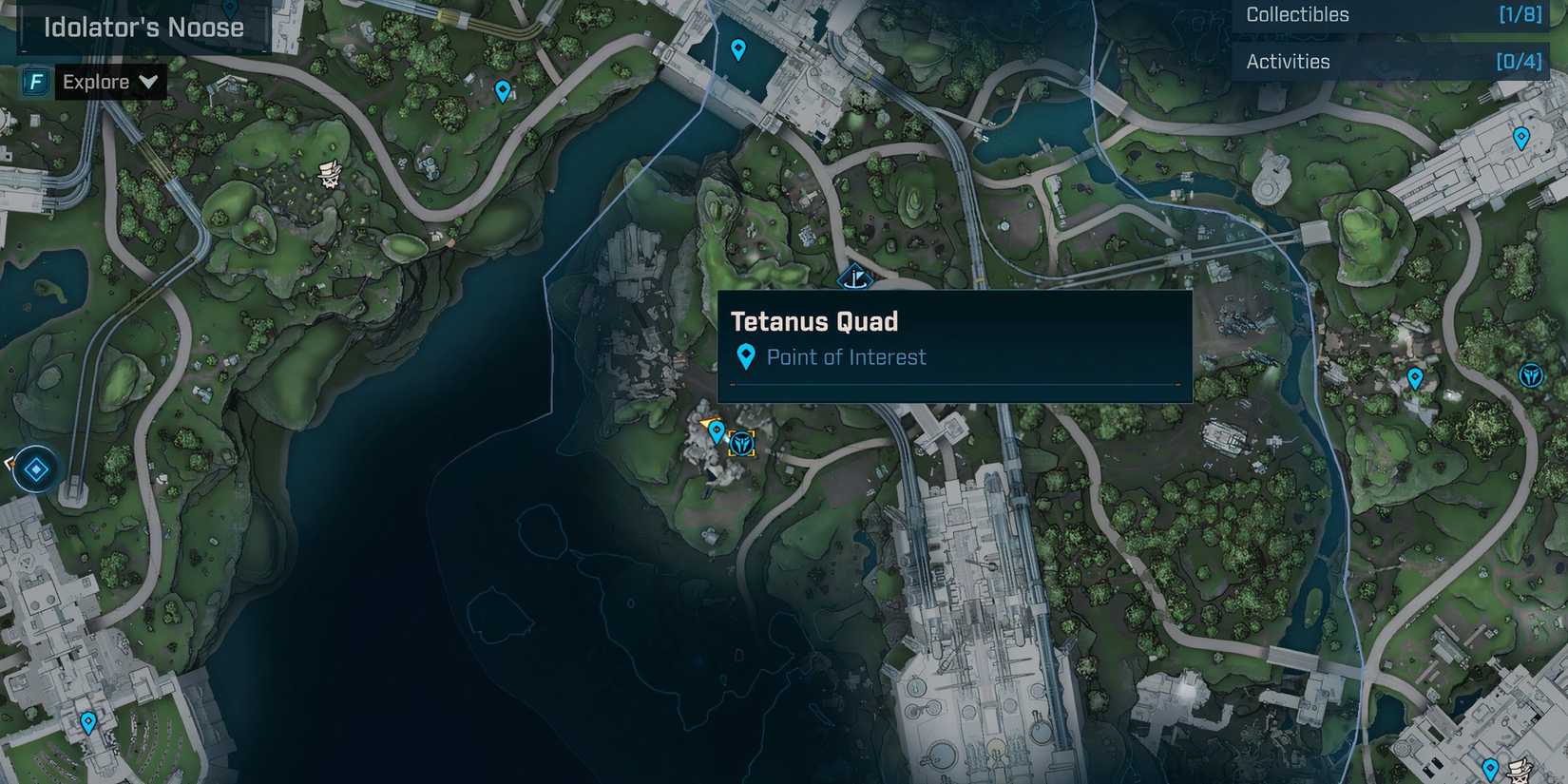
Task: Open the chevron next to Explore
Action: [148, 82]
